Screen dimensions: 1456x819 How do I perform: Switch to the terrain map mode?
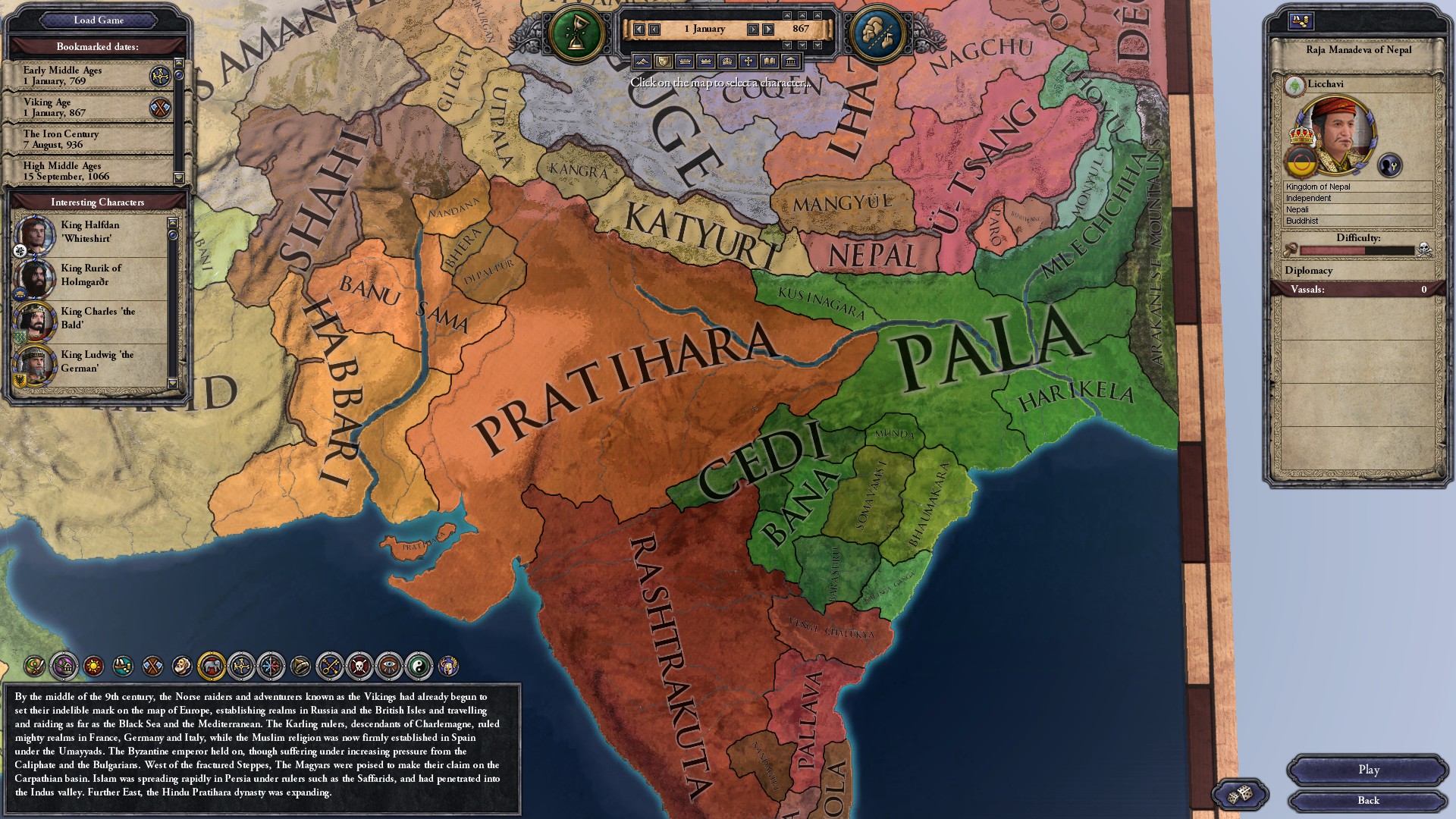642,61
